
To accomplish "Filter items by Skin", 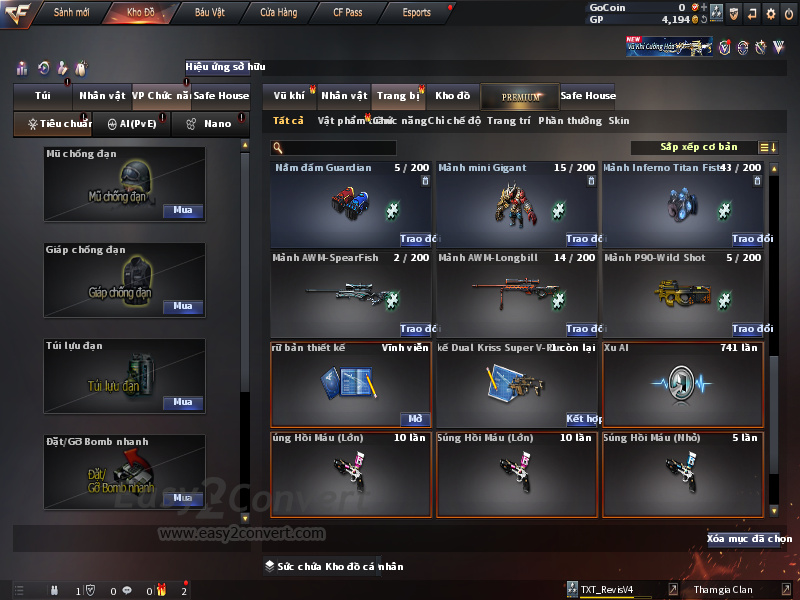I will pyautogui.click(x=619, y=121).
